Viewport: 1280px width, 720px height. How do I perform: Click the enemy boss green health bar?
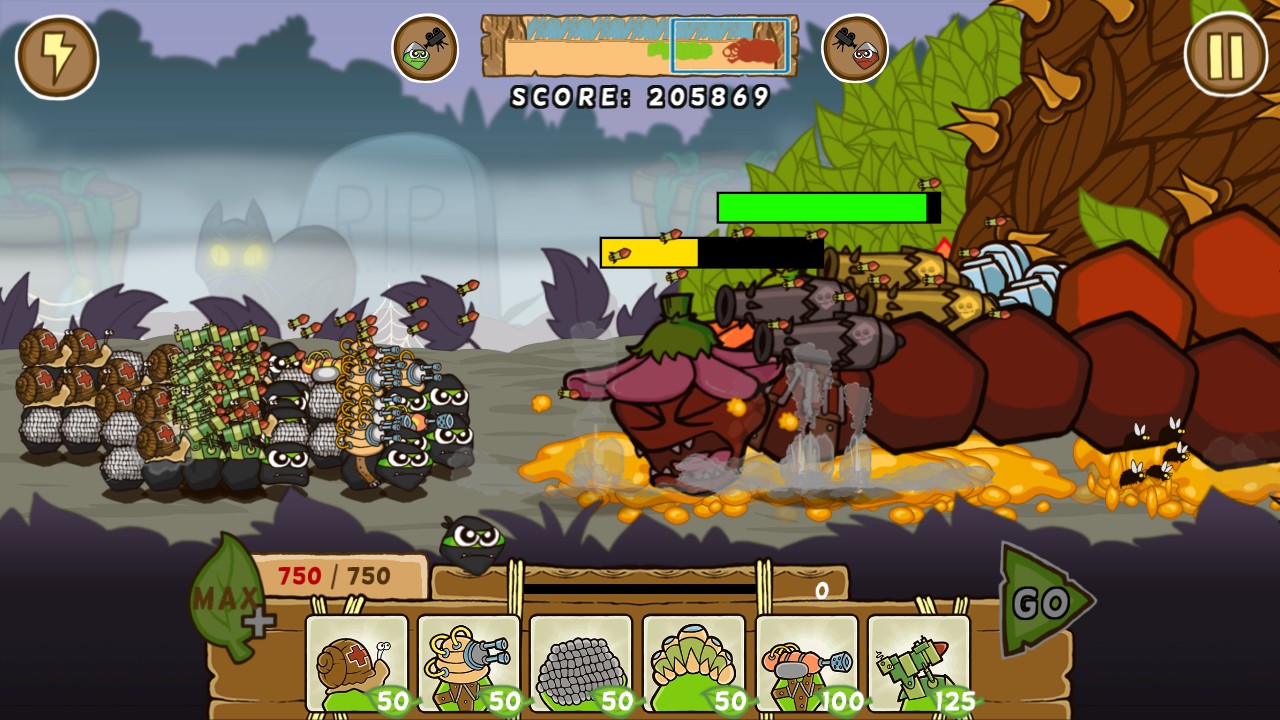pyautogui.click(x=820, y=206)
